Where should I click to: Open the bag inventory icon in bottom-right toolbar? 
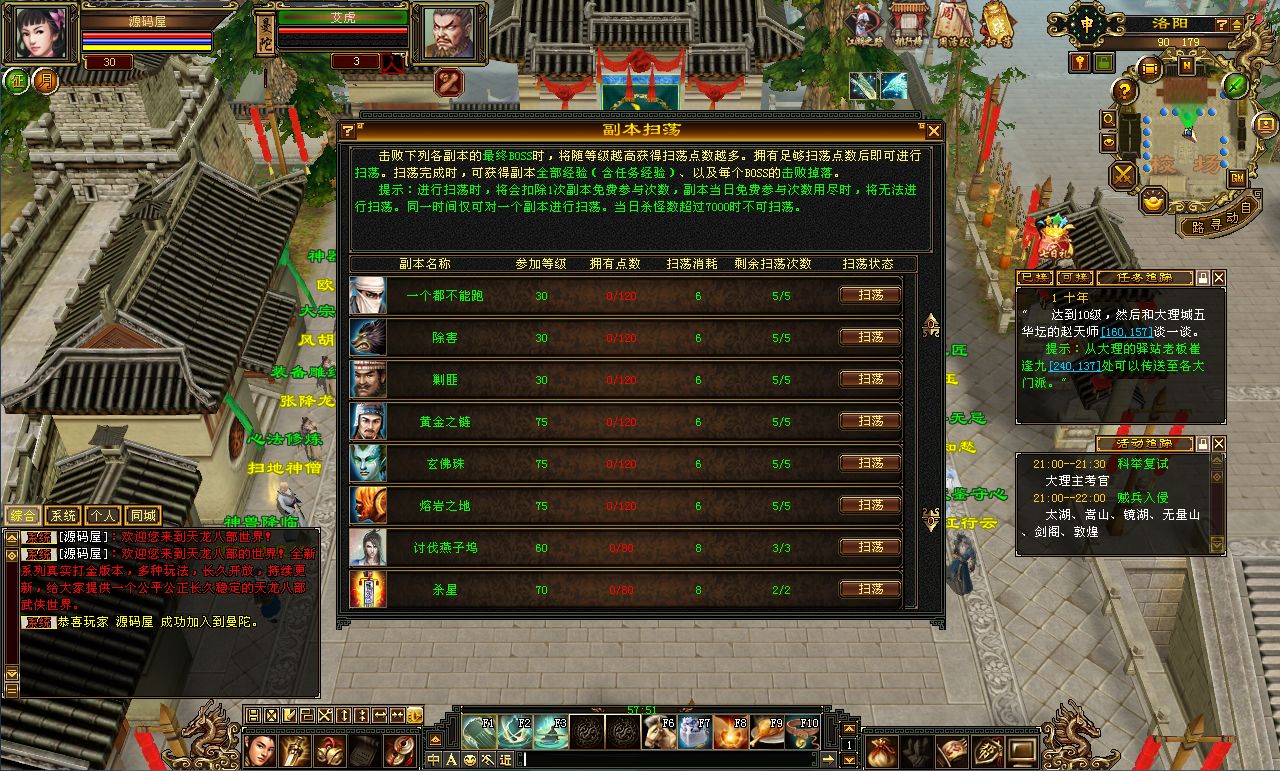[x=882, y=753]
